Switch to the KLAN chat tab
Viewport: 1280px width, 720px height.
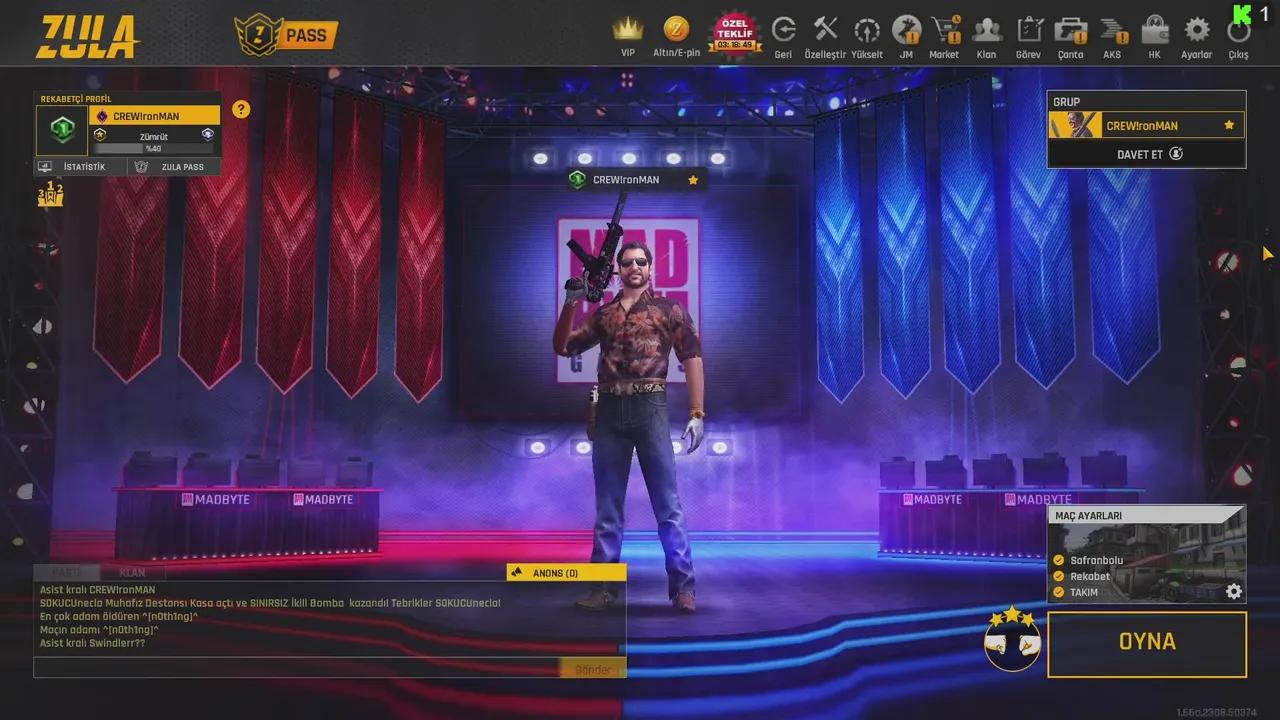(132, 572)
